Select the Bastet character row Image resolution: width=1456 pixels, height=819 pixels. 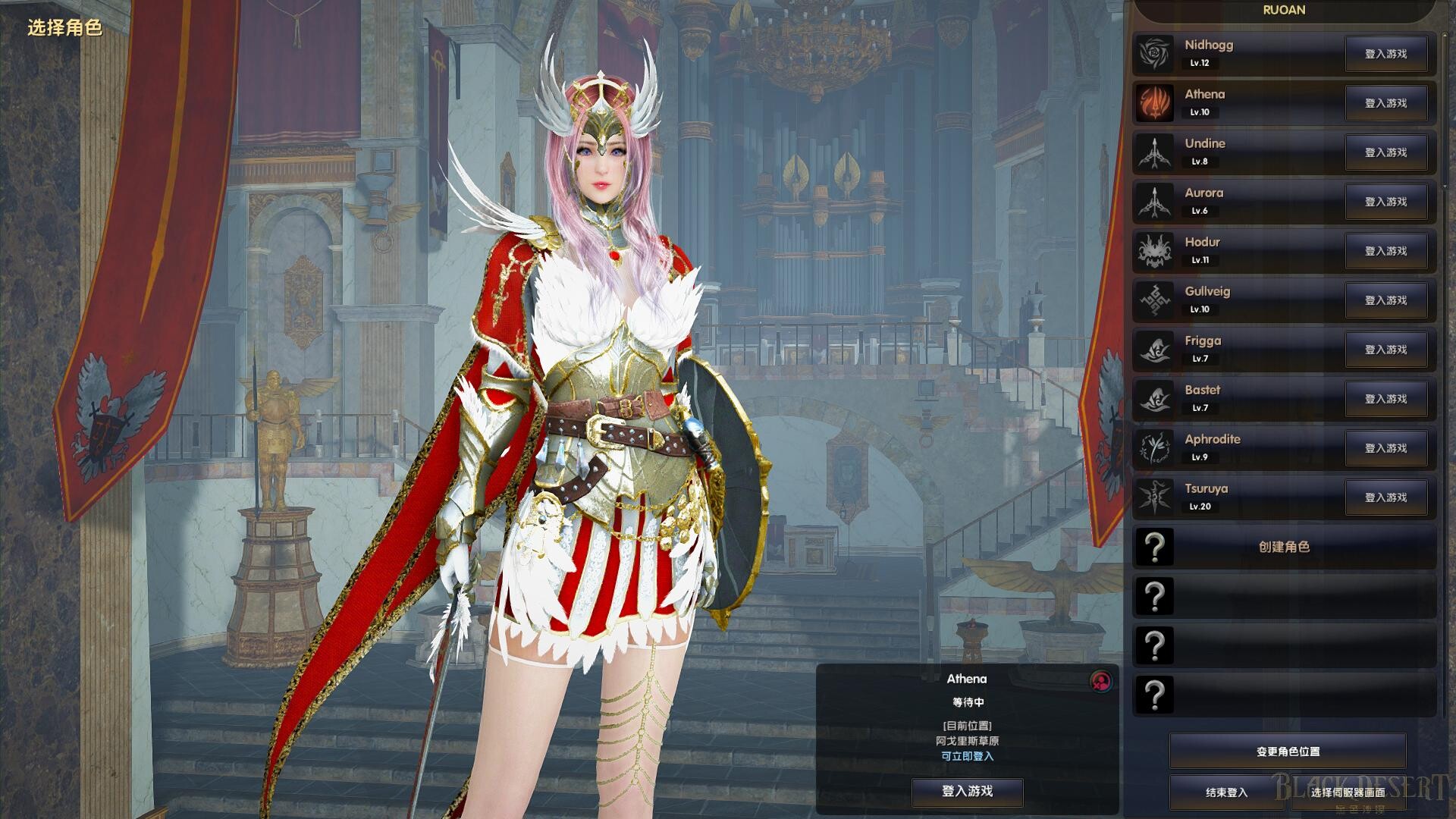click(1236, 398)
